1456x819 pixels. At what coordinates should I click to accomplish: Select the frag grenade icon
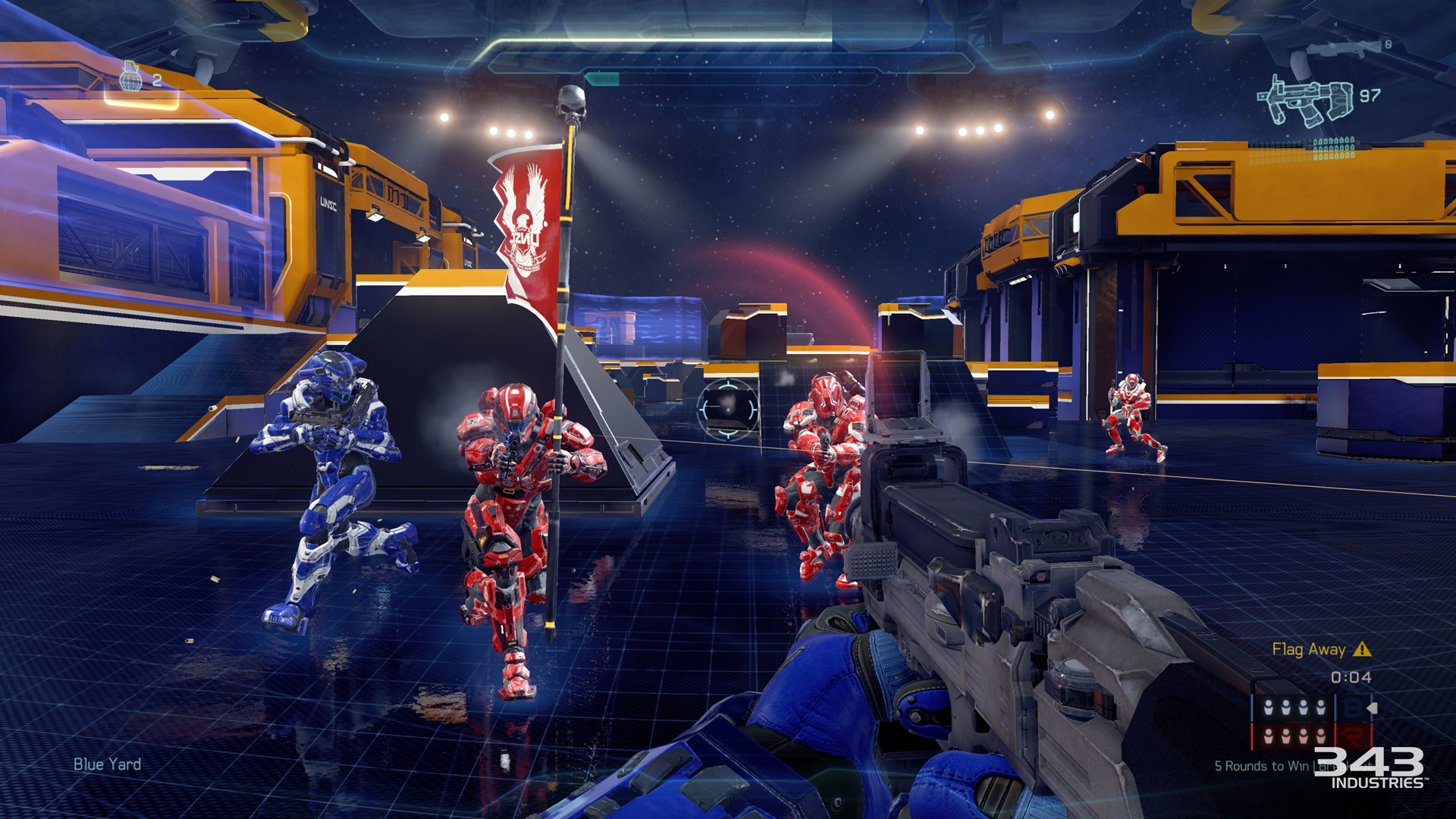pyautogui.click(x=131, y=76)
